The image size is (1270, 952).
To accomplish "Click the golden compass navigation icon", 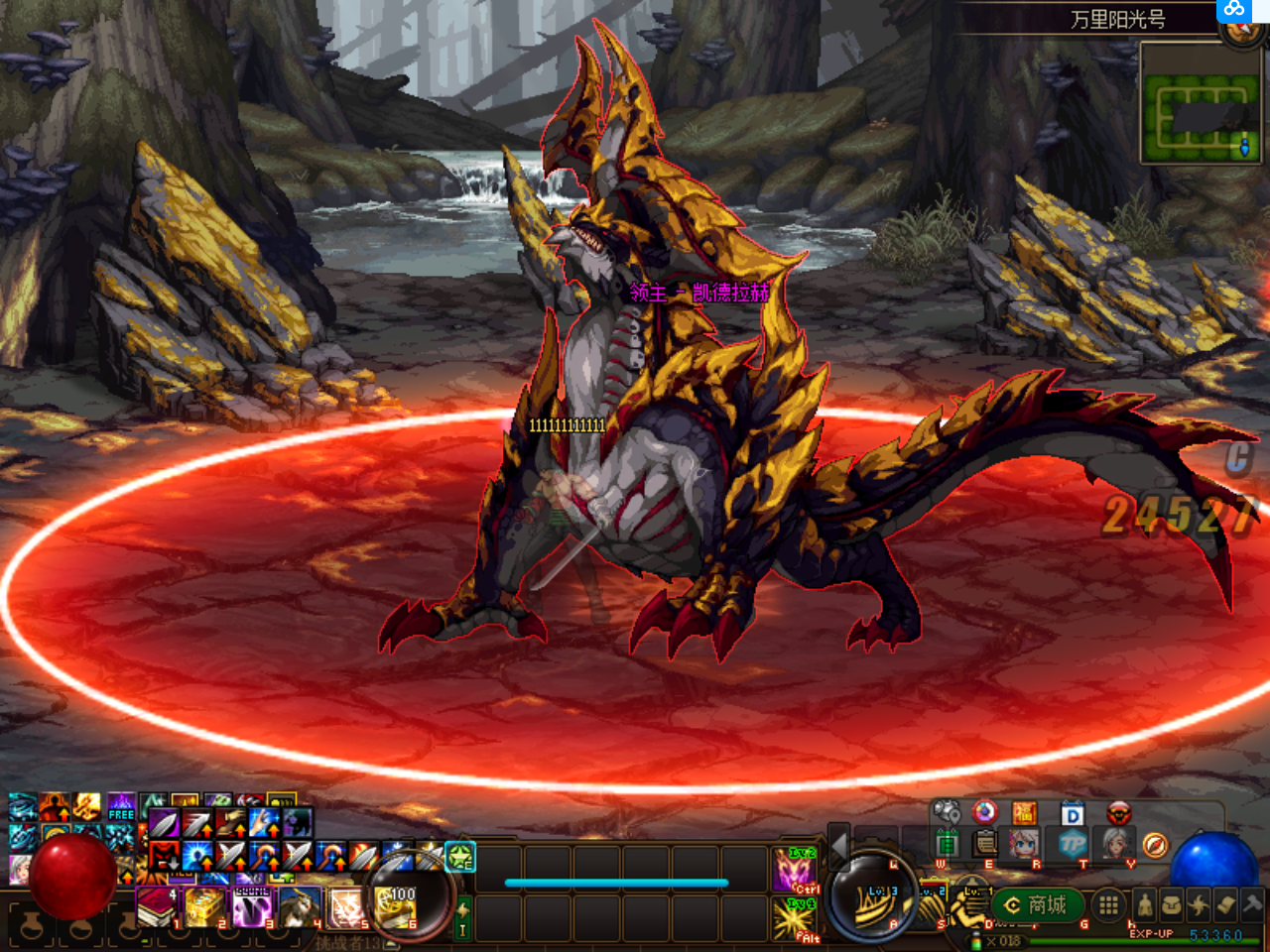I will tap(1154, 845).
